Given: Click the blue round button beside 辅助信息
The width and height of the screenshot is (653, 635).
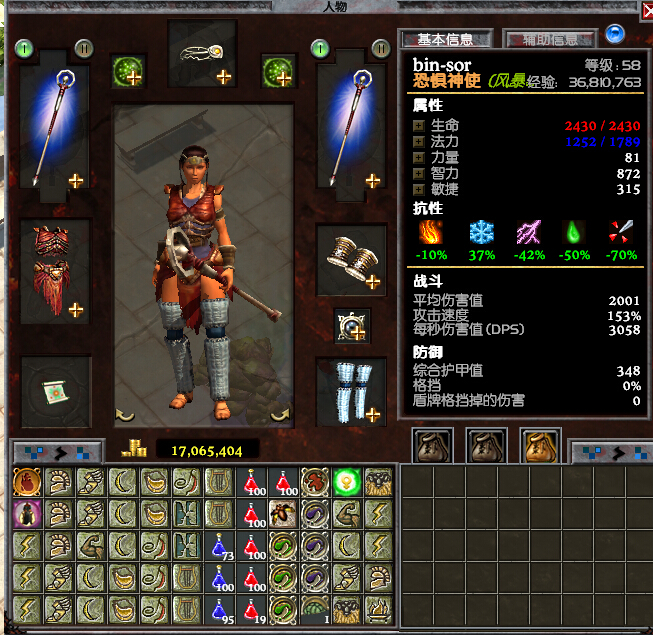Looking at the screenshot, I should (x=615, y=35).
